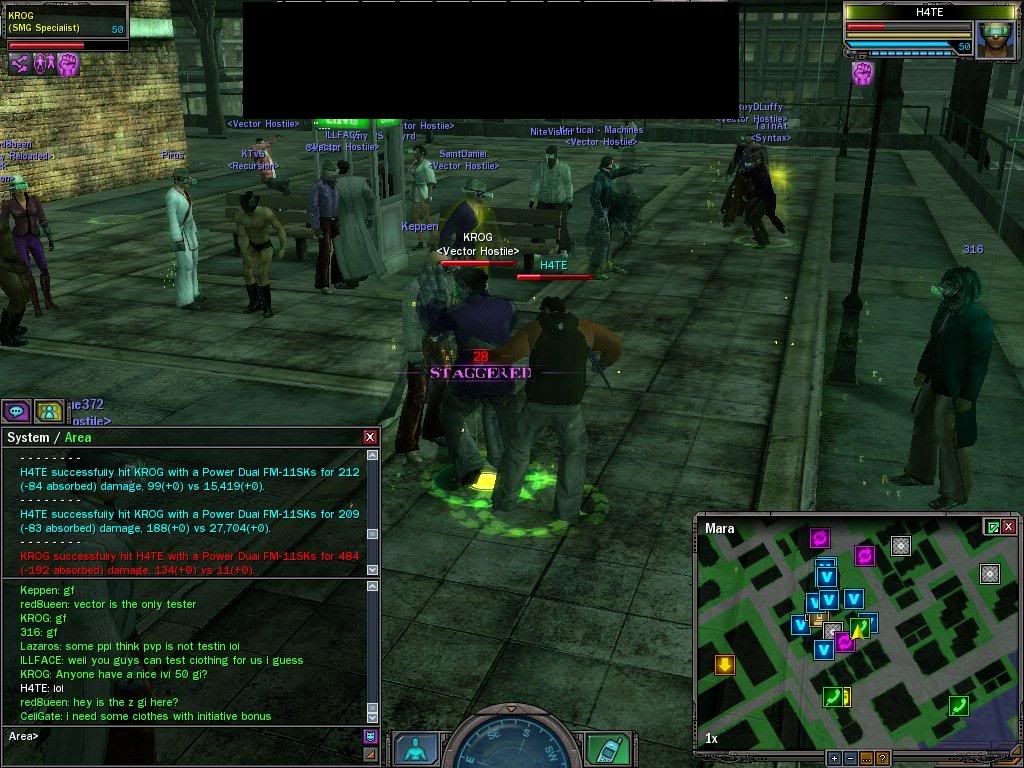The width and height of the screenshot is (1024, 768).
Task: Select the yellow down-arrow map marker
Action: (724, 664)
